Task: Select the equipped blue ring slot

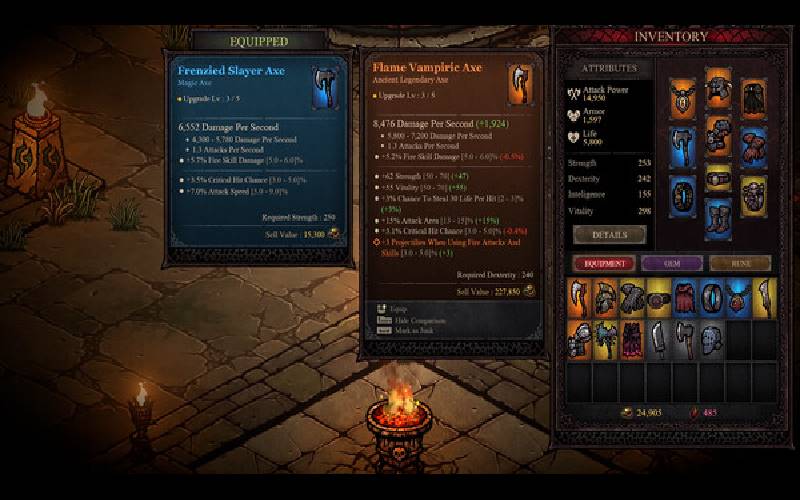Action: point(682,190)
